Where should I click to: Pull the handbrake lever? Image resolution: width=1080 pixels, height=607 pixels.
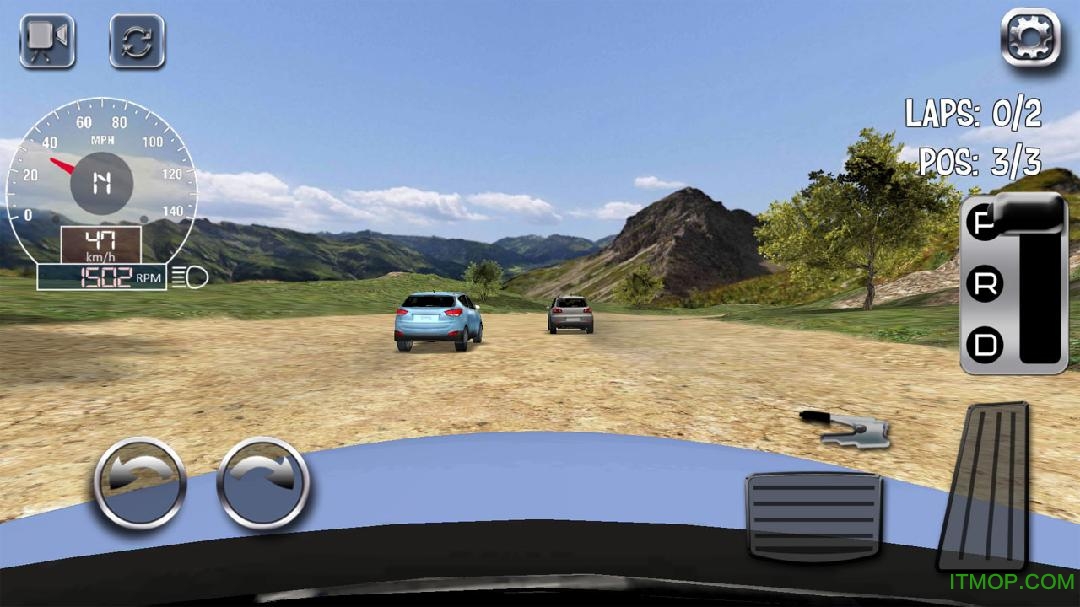pyautogui.click(x=847, y=426)
